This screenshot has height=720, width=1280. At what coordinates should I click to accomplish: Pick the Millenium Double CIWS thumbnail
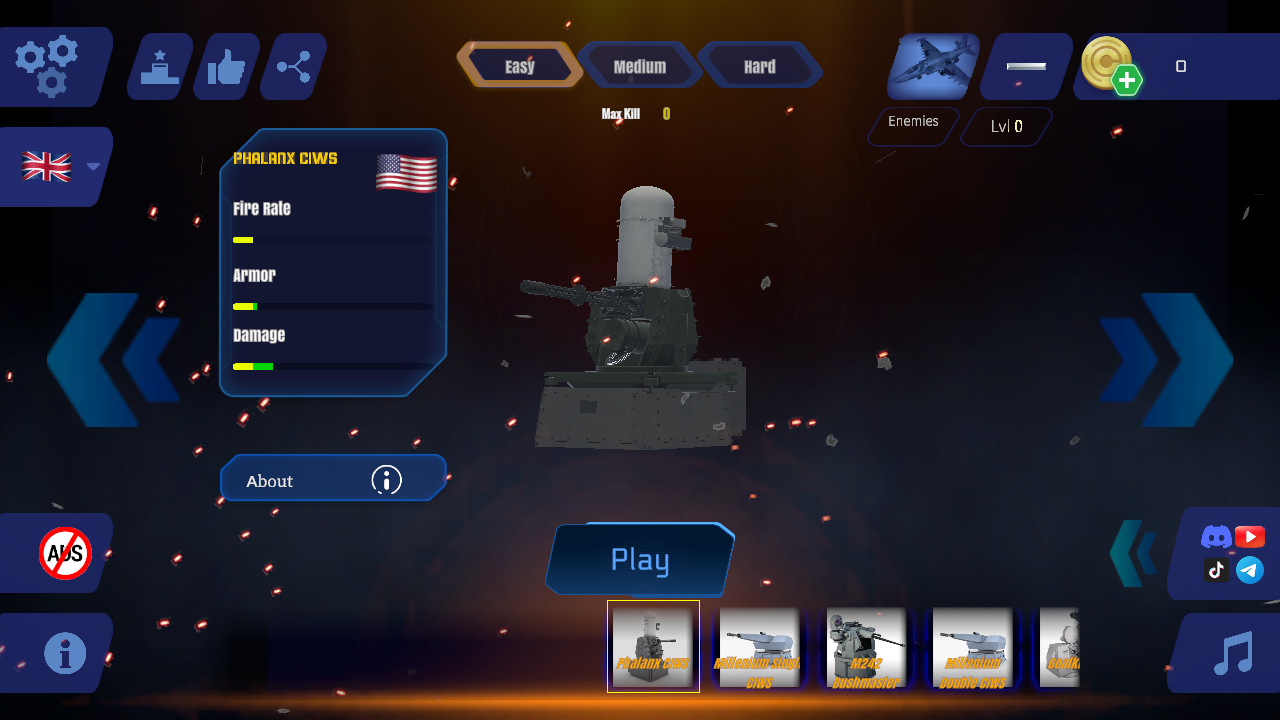coord(972,647)
